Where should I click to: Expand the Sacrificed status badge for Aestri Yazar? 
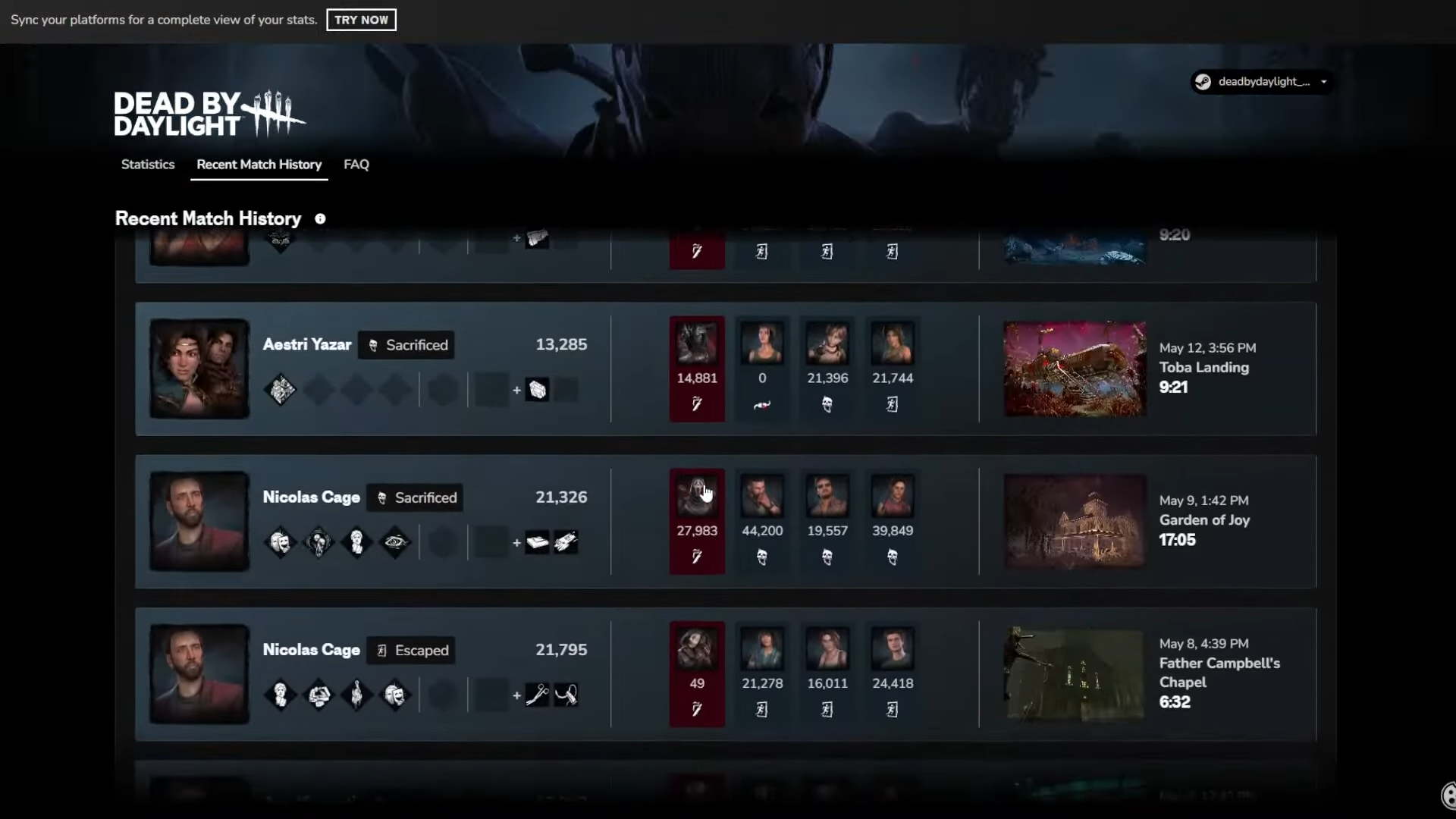tap(406, 344)
